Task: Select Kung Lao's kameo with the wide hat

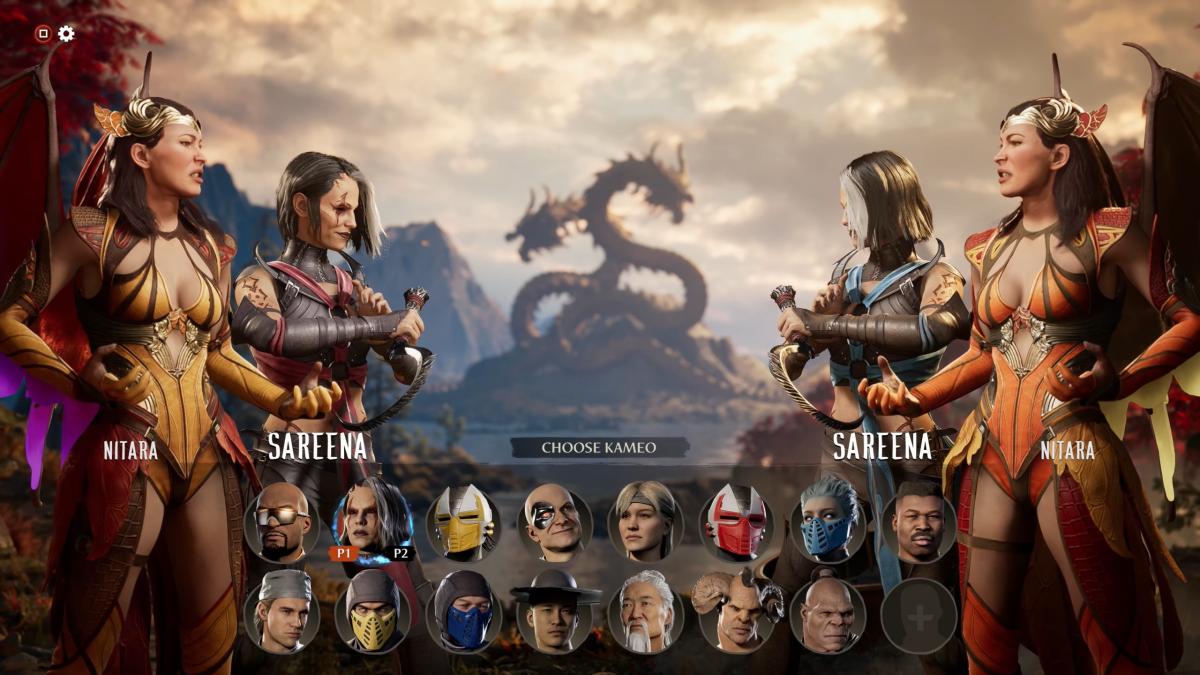Action: pos(555,614)
